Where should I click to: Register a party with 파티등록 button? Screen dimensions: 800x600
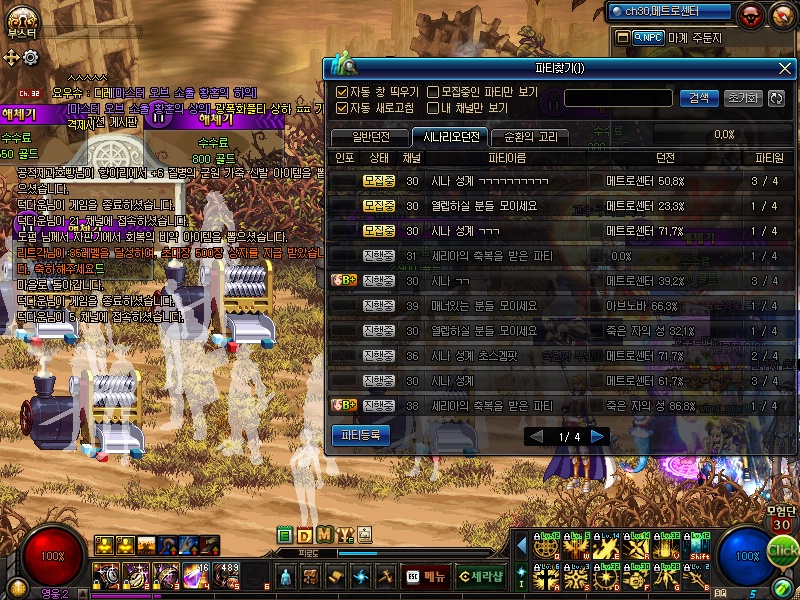coord(360,435)
